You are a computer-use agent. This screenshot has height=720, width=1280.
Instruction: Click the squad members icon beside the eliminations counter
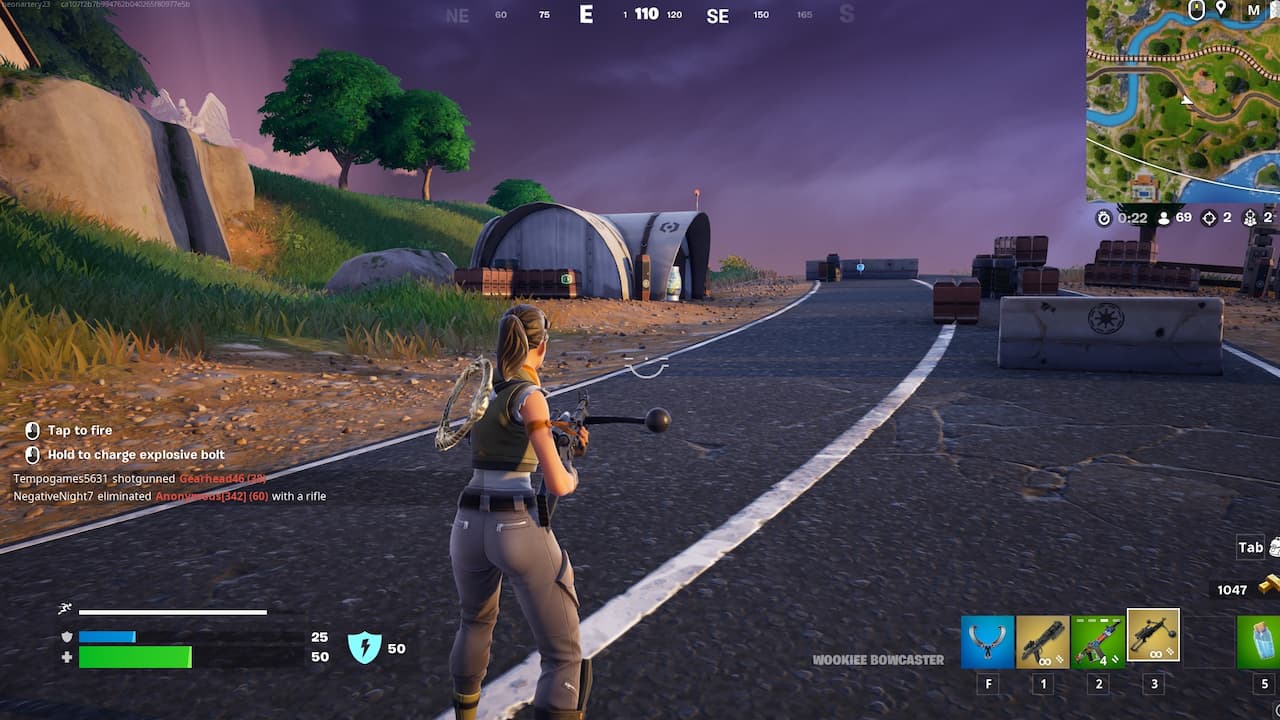(x=1250, y=219)
